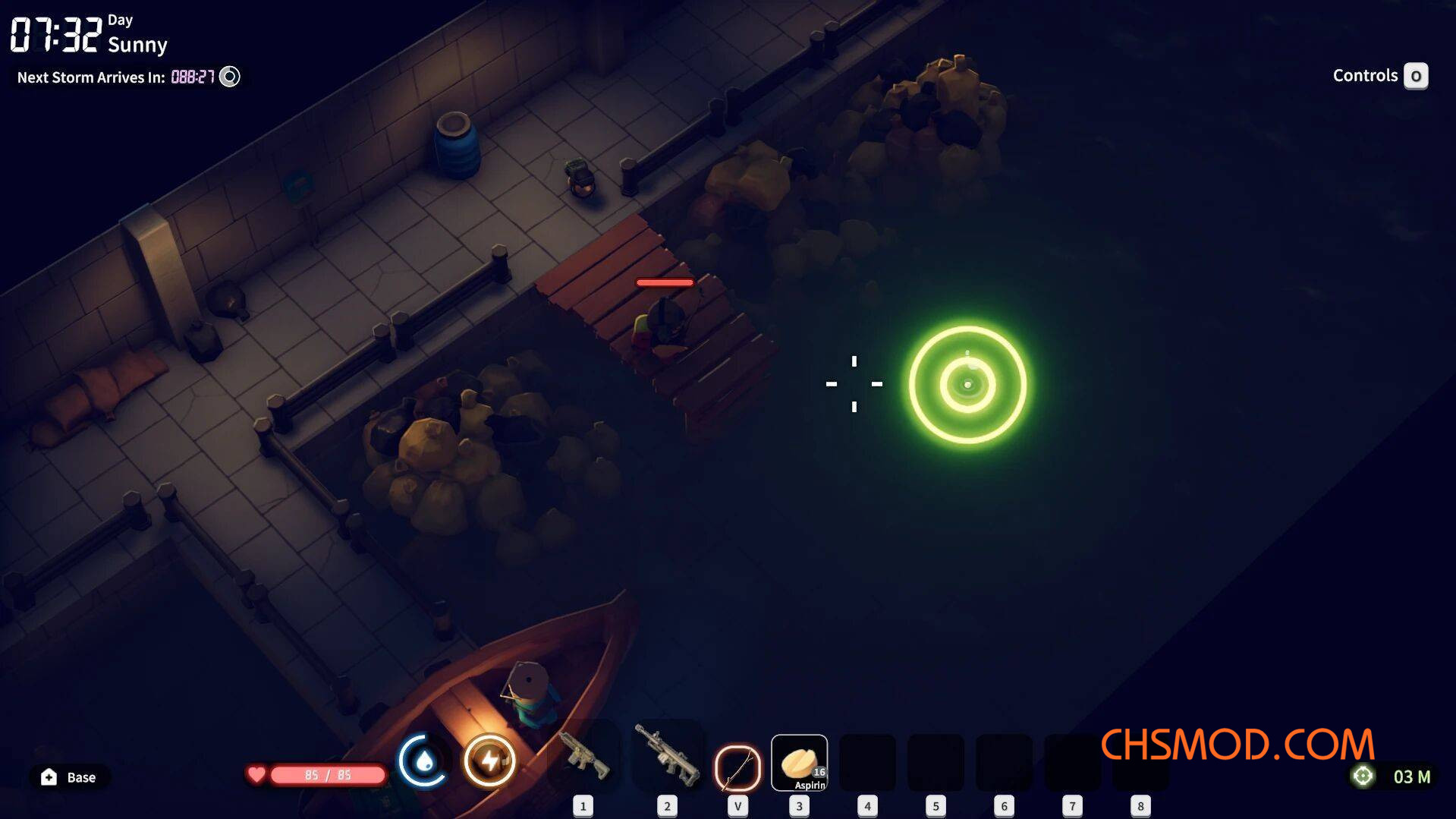Select the melee stick weapon slot
Viewport: 1456px width, 819px height.
click(737, 767)
